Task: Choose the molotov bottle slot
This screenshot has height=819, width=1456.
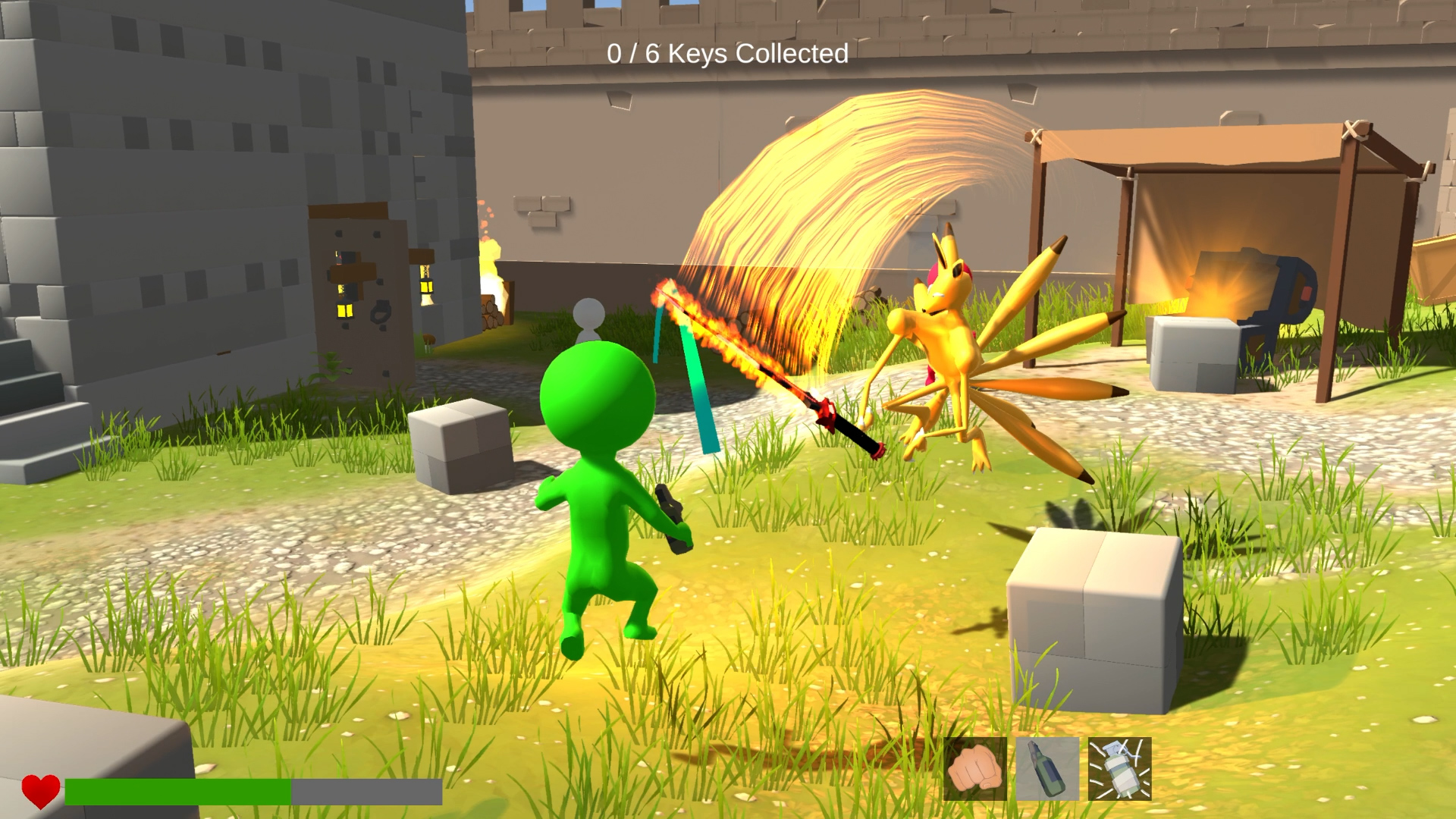Action: [x=1046, y=769]
